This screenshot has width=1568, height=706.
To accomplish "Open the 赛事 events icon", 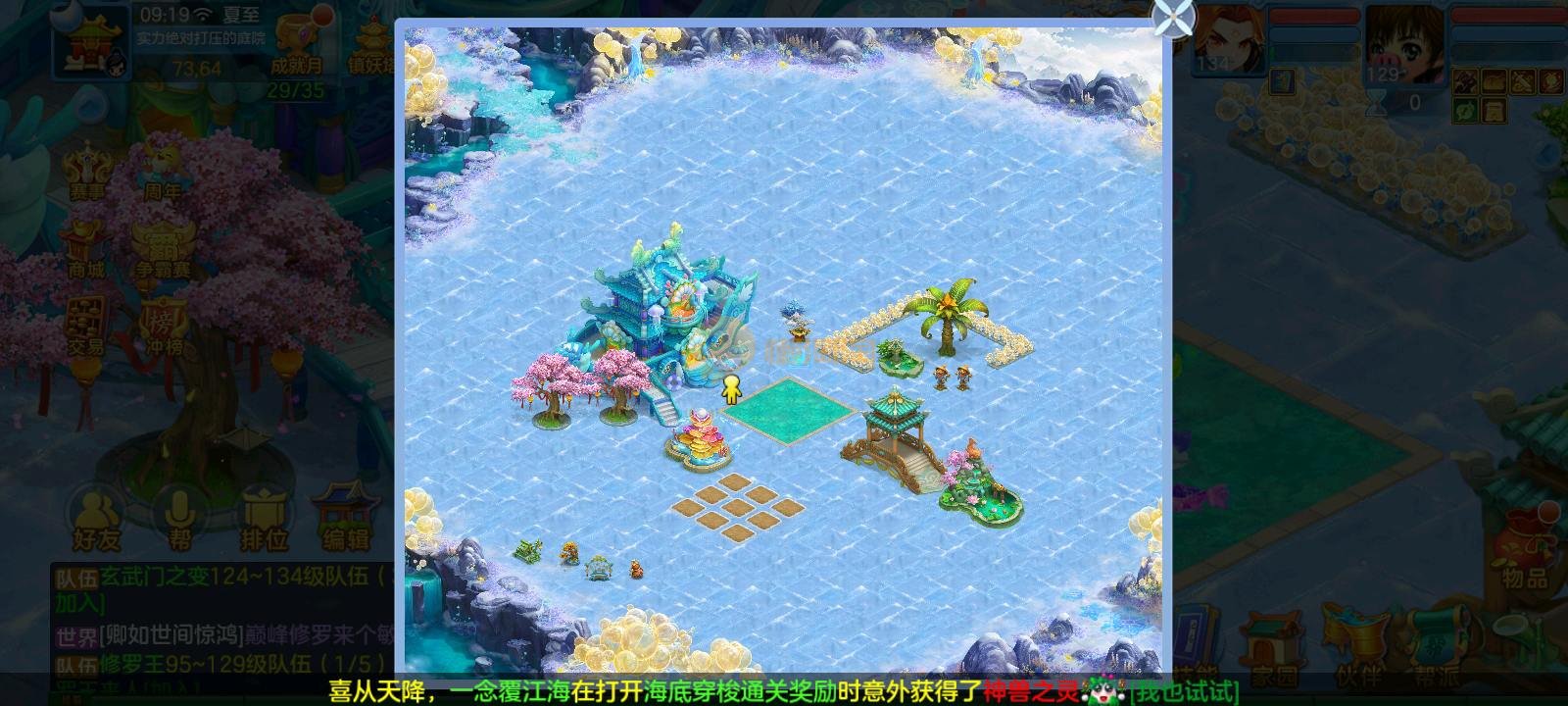I will click(86, 172).
